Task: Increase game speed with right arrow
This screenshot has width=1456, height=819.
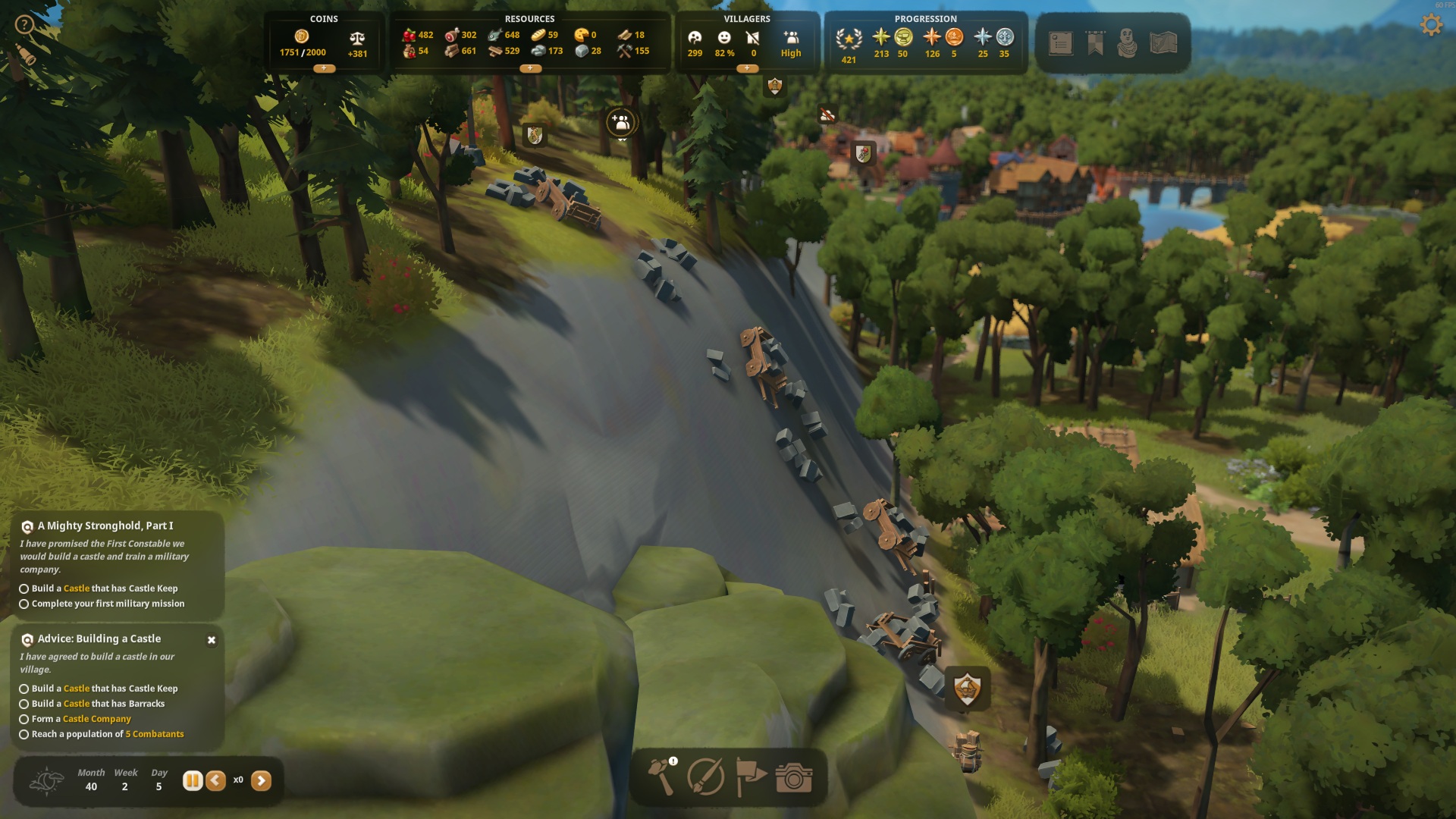Action: point(261,780)
